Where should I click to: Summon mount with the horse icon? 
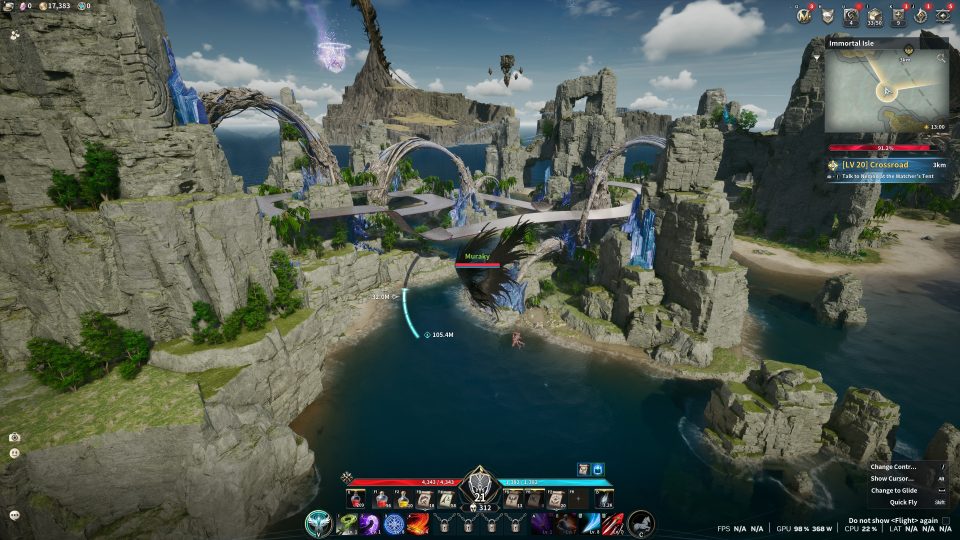(x=640, y=523)
